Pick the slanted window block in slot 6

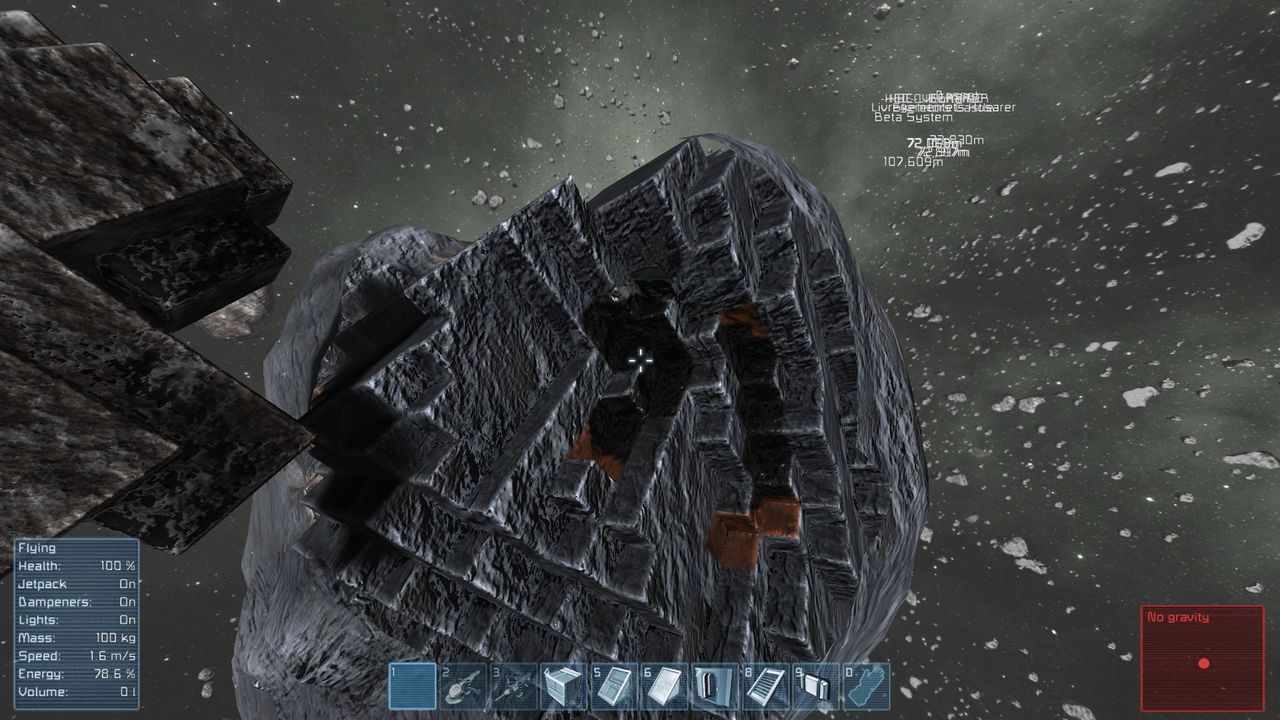[664, 686]
